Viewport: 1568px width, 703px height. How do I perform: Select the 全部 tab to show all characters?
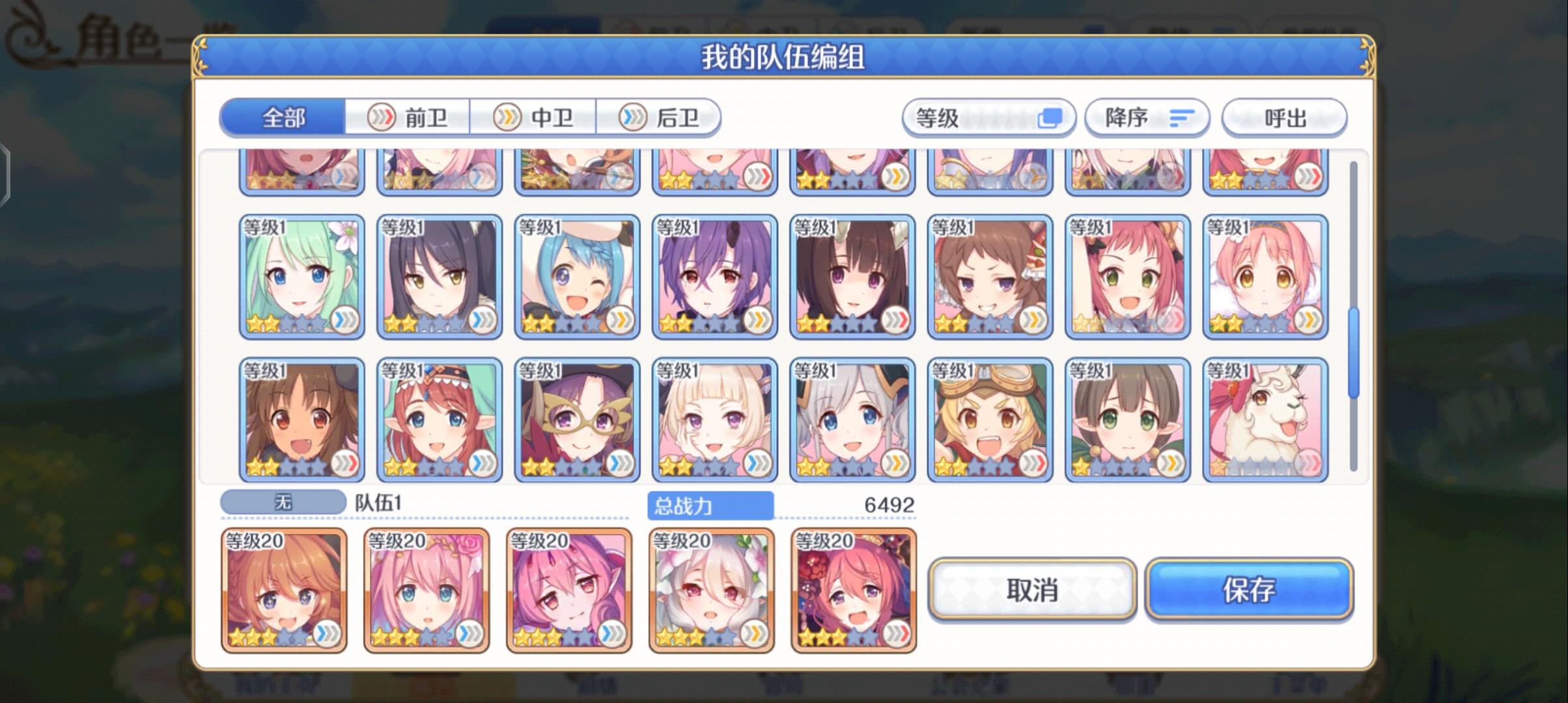click(283, 117)
